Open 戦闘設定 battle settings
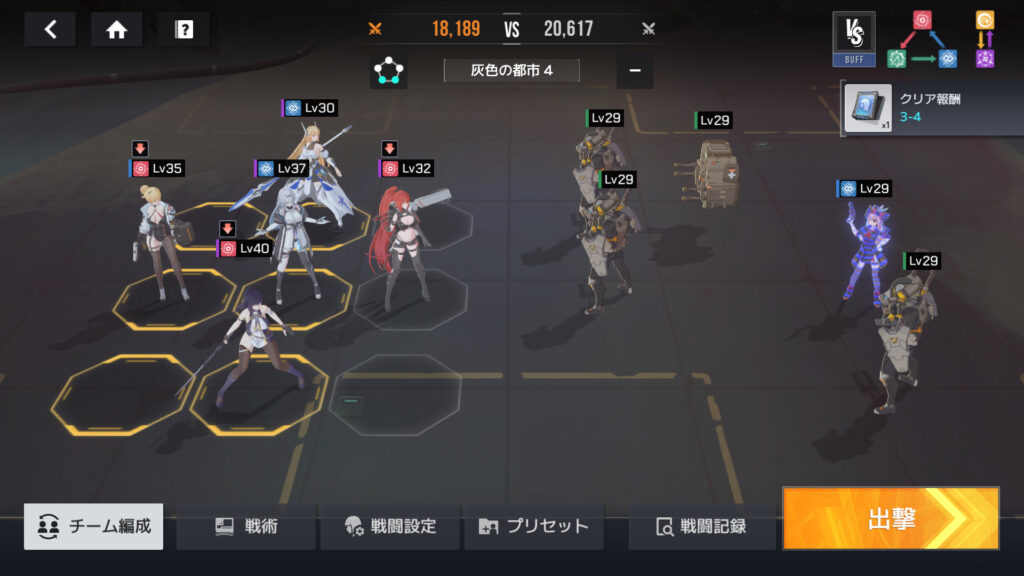Viewport: 1024px width, 576px height. coord(390,526)
